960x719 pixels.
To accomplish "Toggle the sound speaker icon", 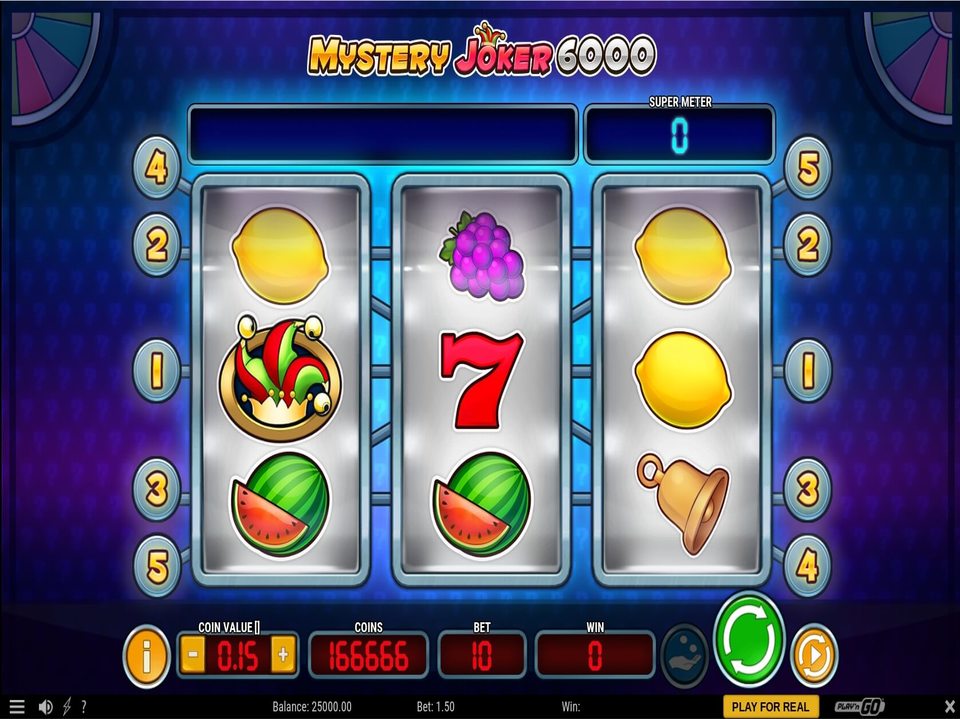I will point(45,706).
